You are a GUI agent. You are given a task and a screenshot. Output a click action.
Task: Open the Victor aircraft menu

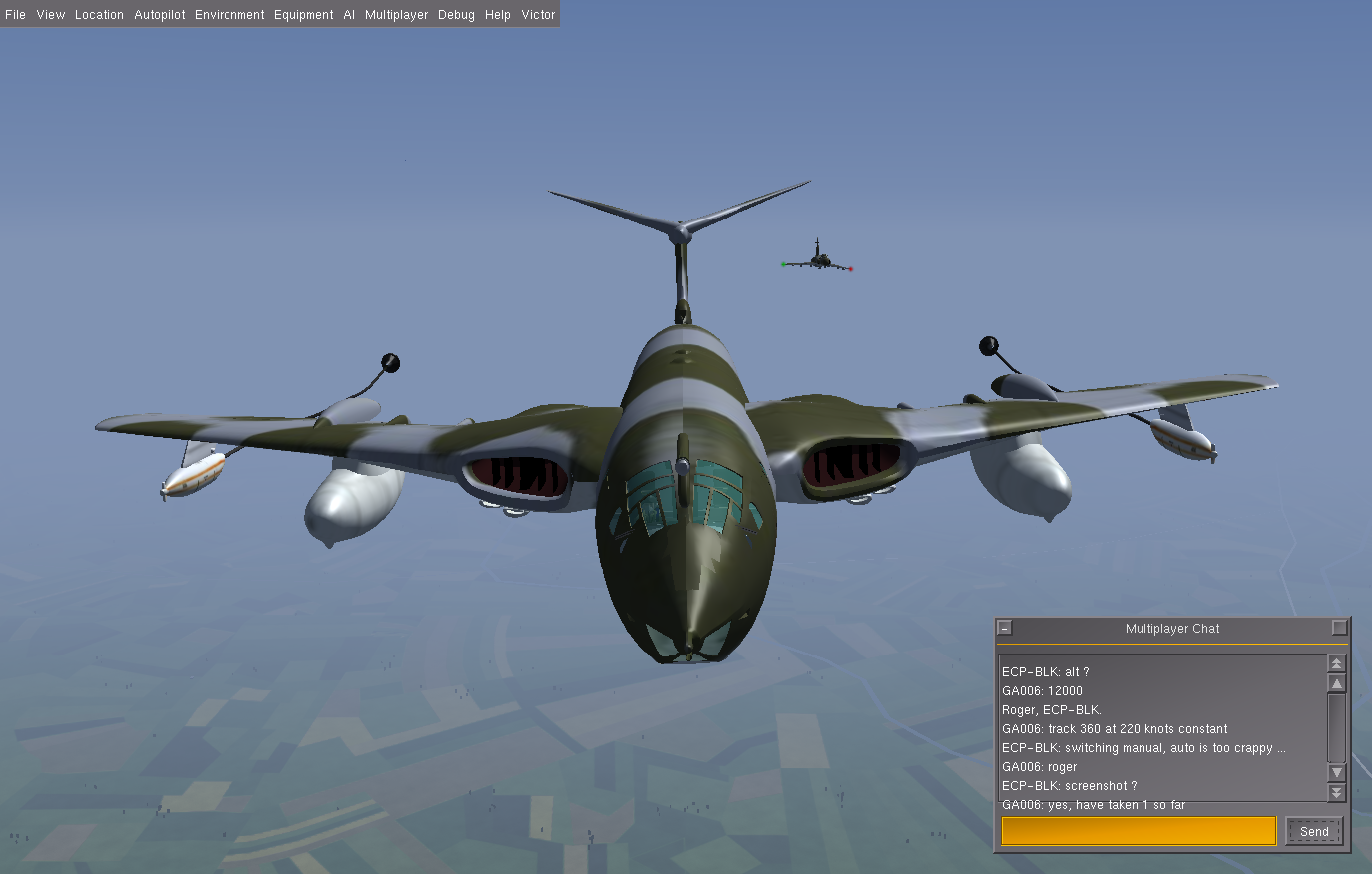coord(538,15)
